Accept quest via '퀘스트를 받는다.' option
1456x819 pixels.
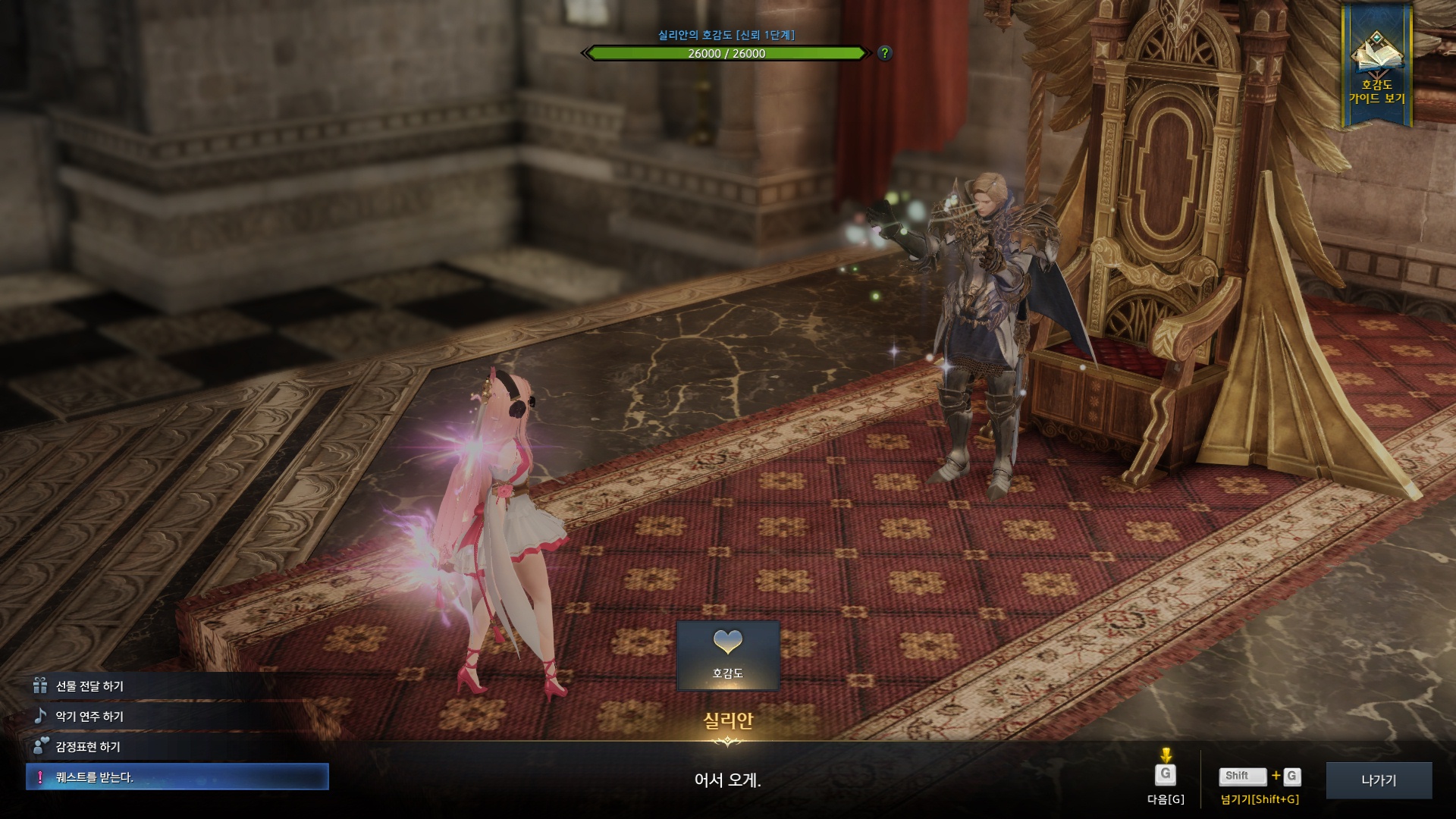tap(177, 777)
